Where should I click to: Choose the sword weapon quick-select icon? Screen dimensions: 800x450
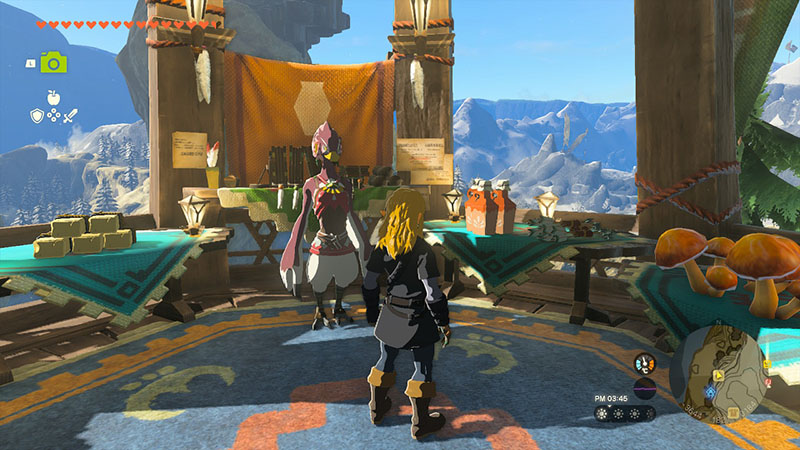point(69,115)
